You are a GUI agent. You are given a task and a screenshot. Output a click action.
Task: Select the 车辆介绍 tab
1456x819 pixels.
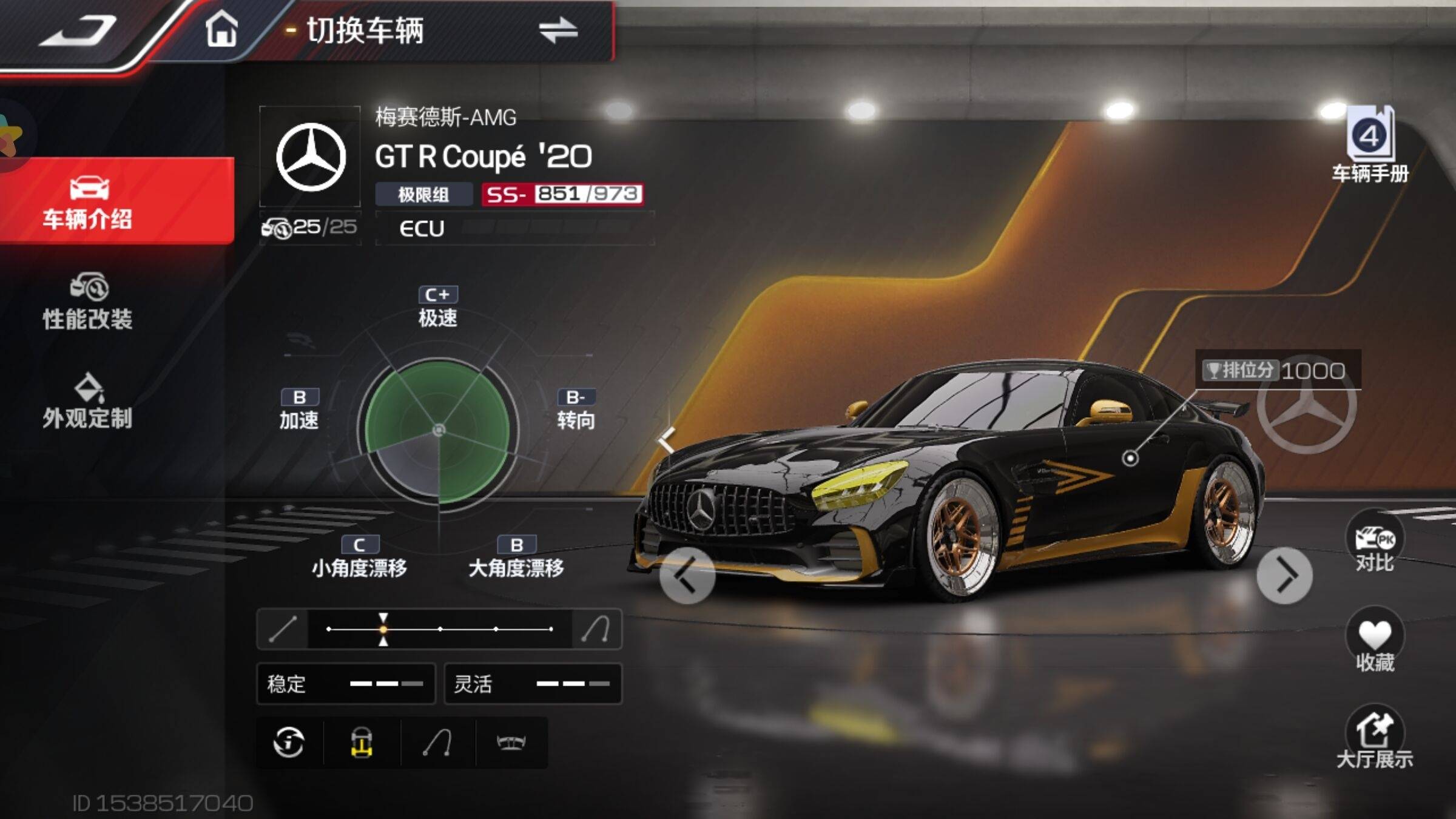click(x=88, y=201)
